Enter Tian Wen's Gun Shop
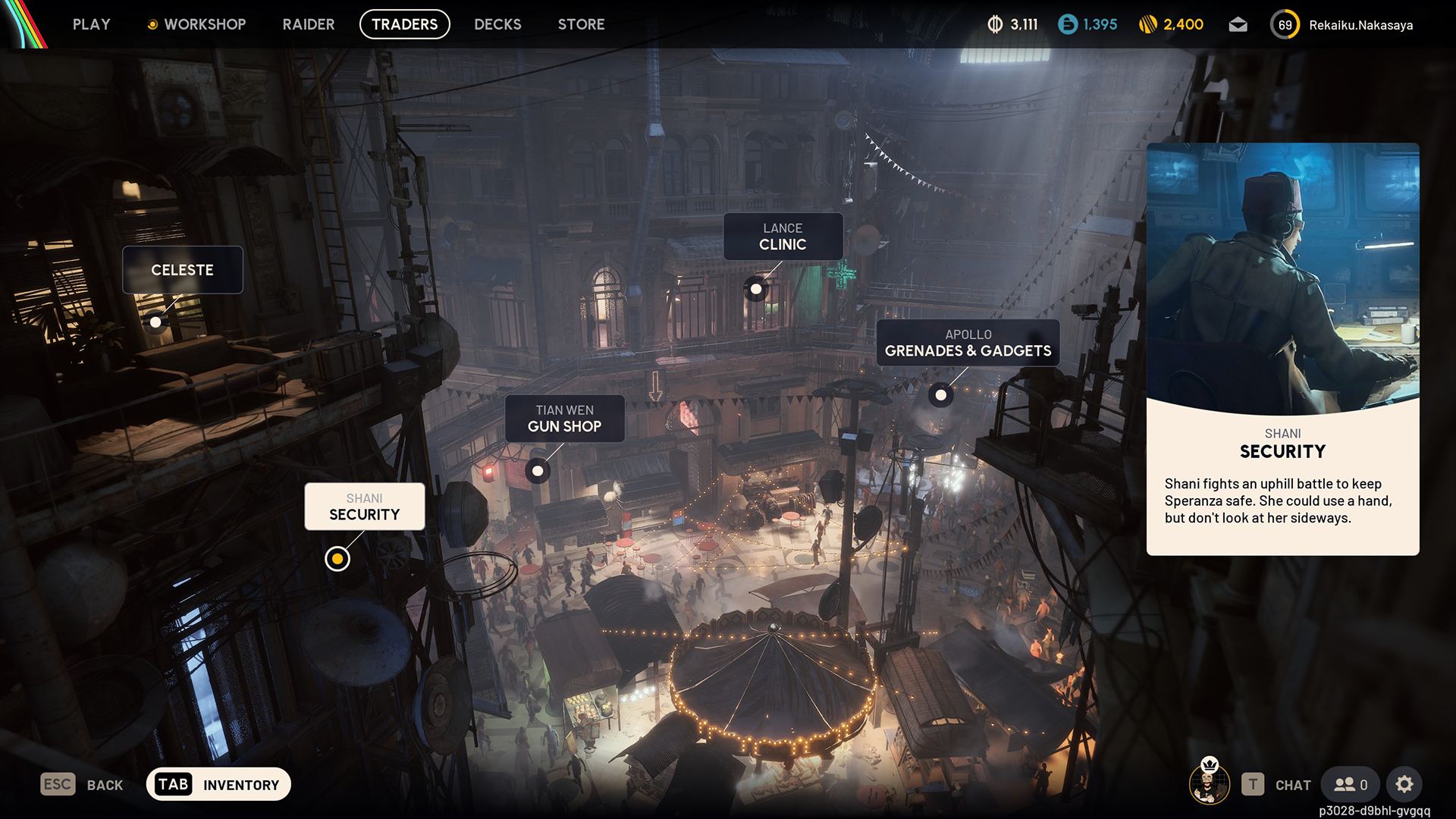The width and height of the screenshot is (1456, 819). [x=564, y=419]
